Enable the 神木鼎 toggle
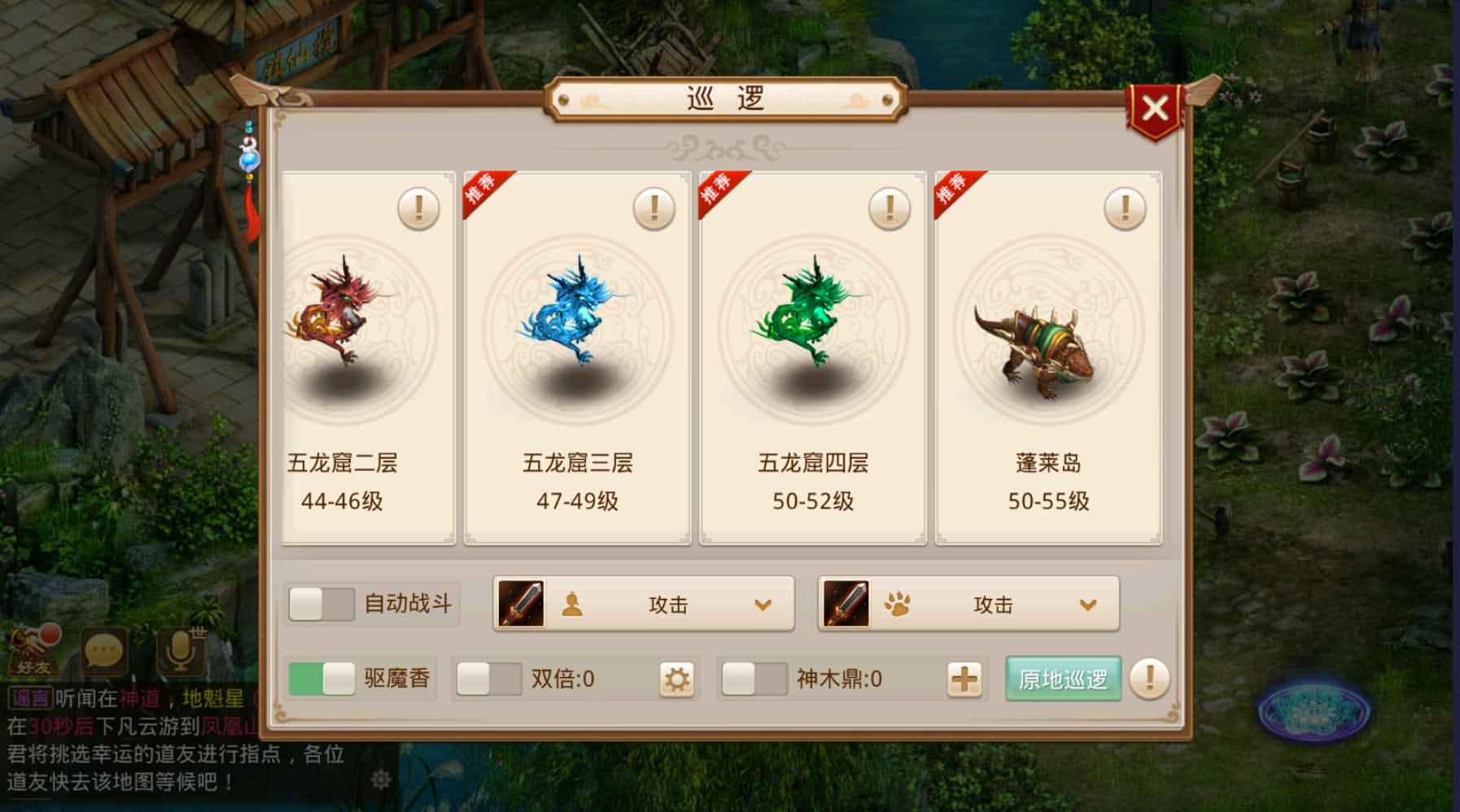 point(754,677)
